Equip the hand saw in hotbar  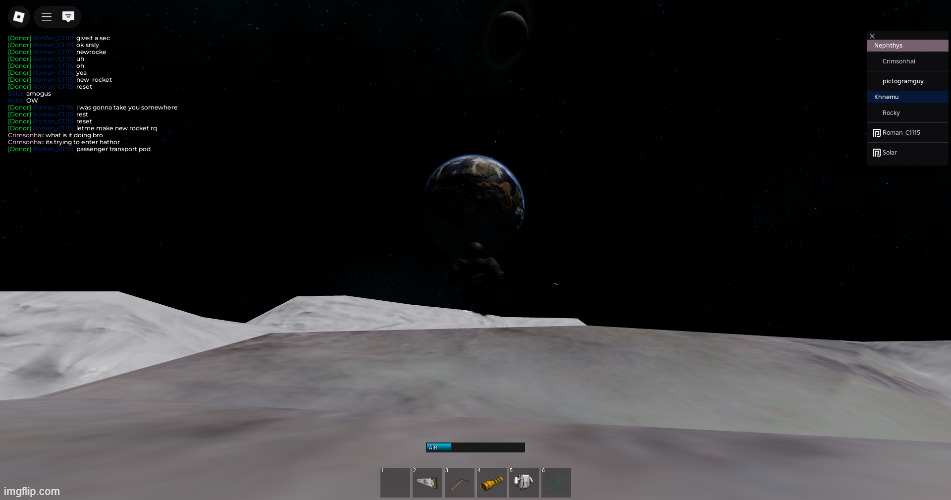pos(427,483)
